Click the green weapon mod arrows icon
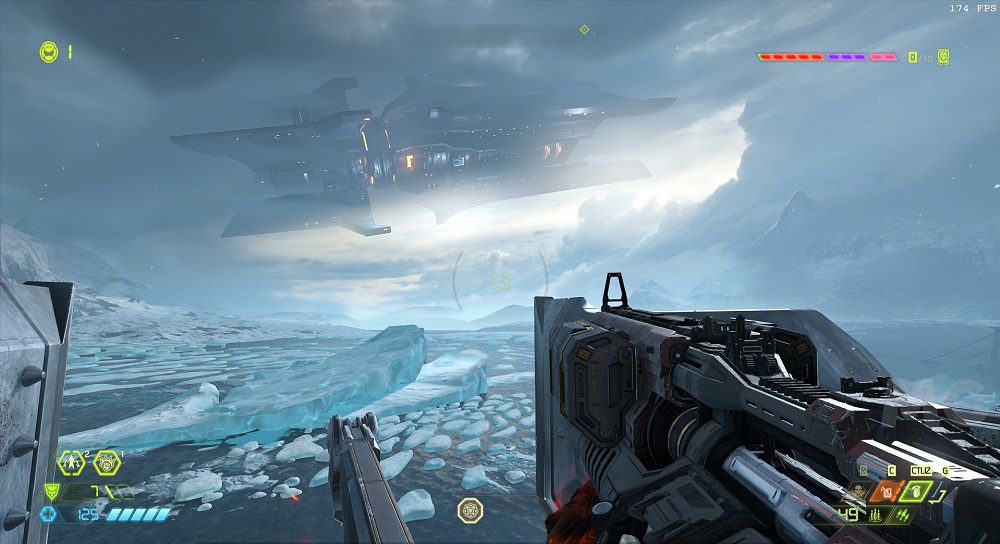This screenshot has height=544, width=1000. click(904, 516)
